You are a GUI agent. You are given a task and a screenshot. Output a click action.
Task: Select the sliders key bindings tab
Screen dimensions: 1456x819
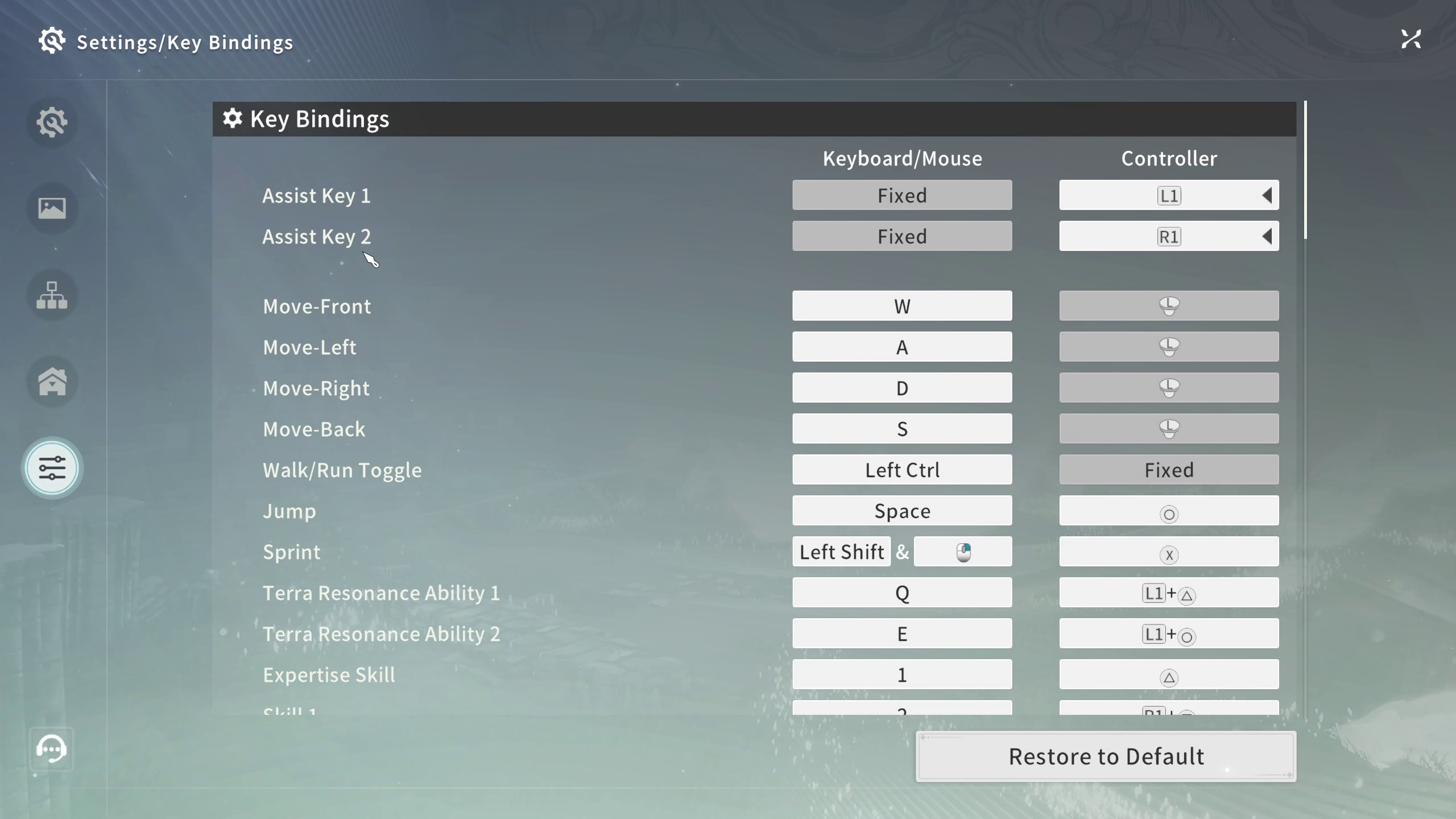(x=52, y=468)
